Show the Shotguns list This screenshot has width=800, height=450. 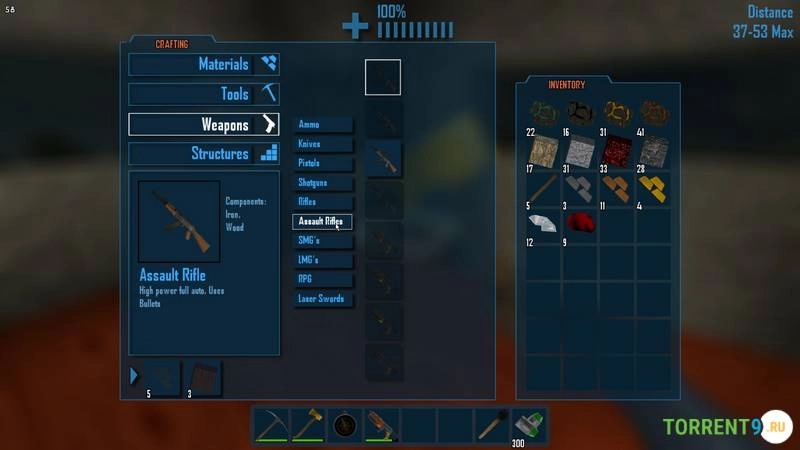(x=324, y=183)
